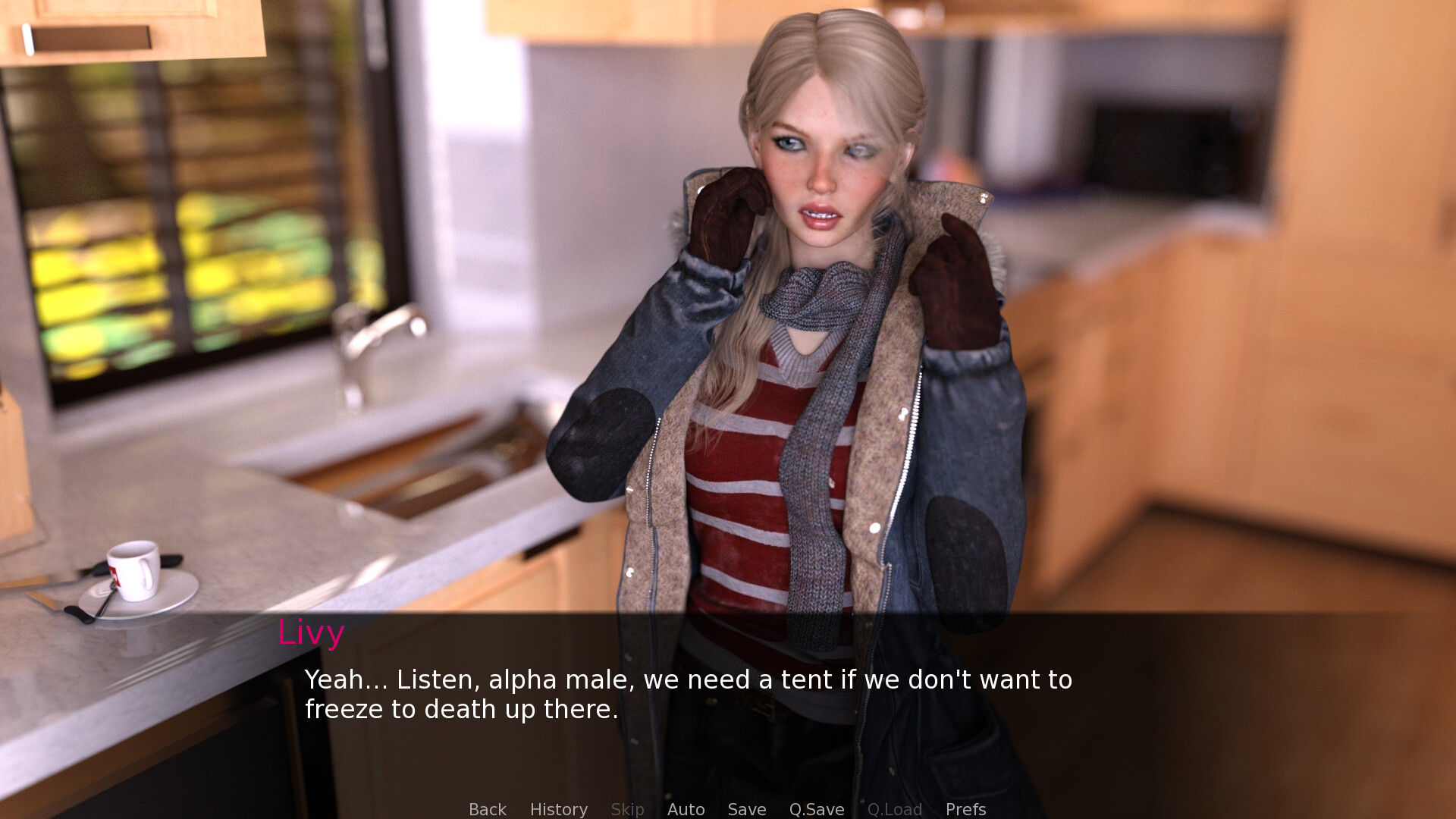Click Back to return to previous dialogue
1456x819 pixels.
click(x=488, y=809)
